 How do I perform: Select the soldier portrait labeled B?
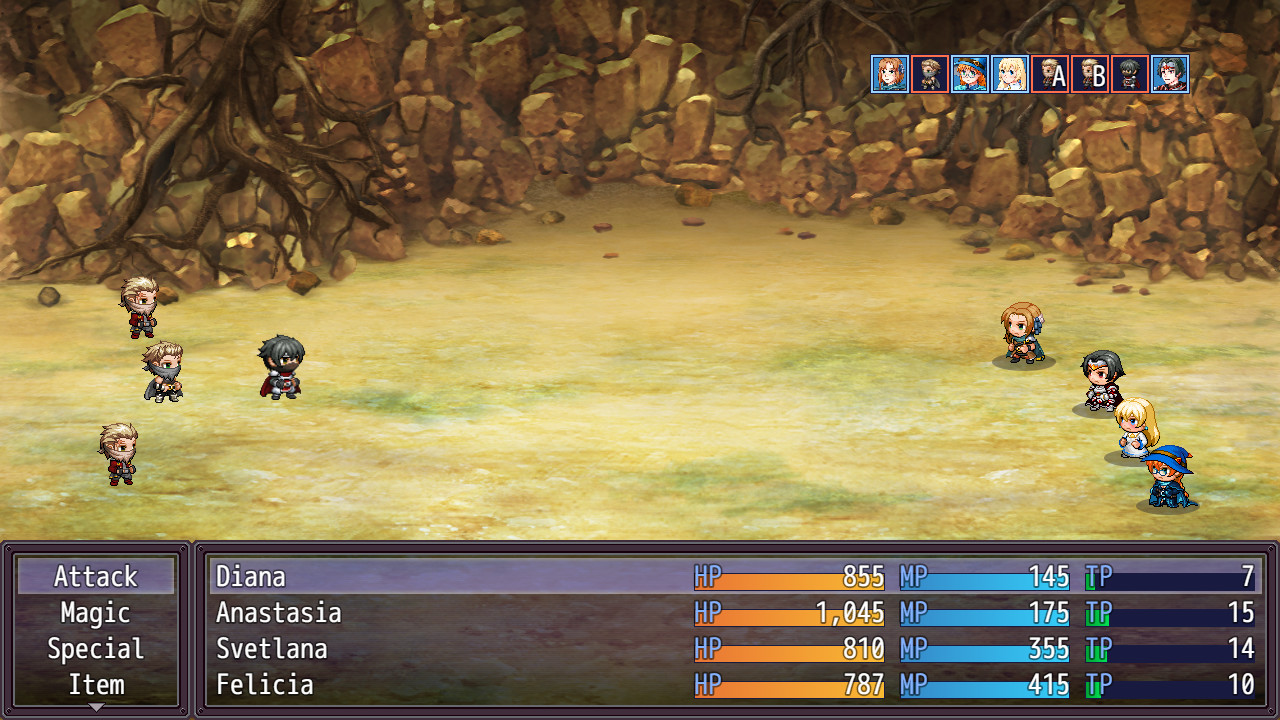[x=1090, y=72]
